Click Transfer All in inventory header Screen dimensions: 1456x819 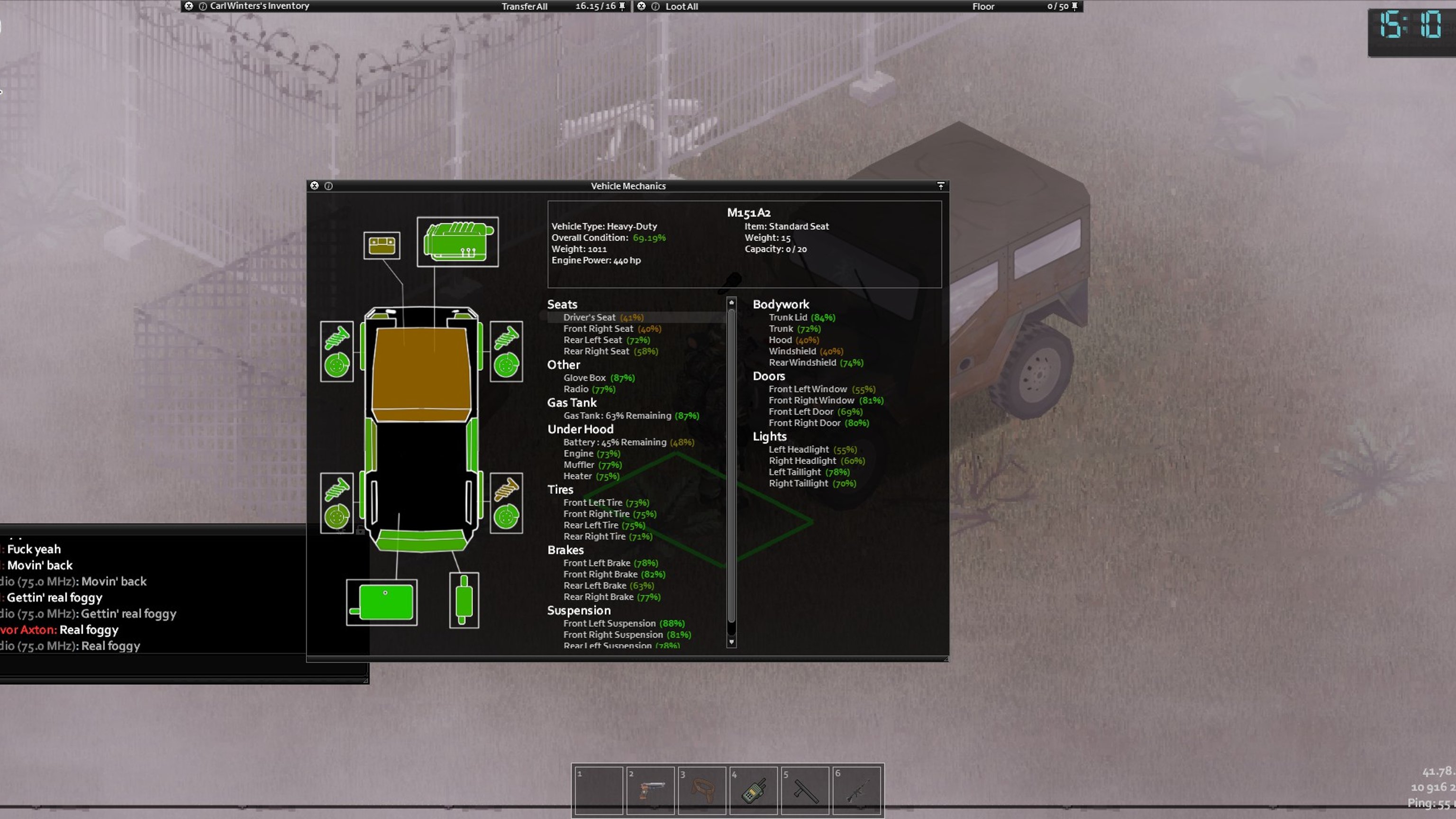point(524,6)
